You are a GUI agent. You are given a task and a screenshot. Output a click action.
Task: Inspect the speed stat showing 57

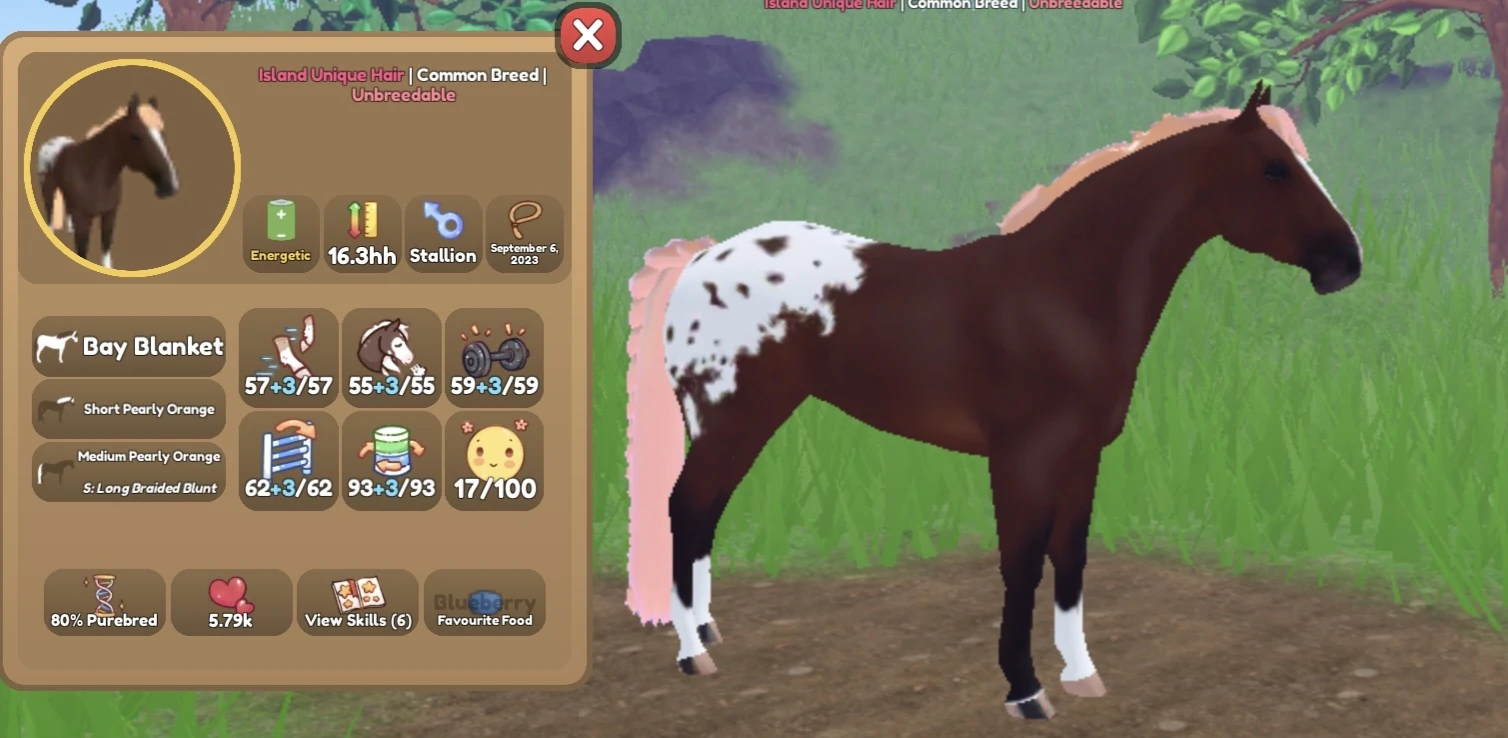[288, 357]
